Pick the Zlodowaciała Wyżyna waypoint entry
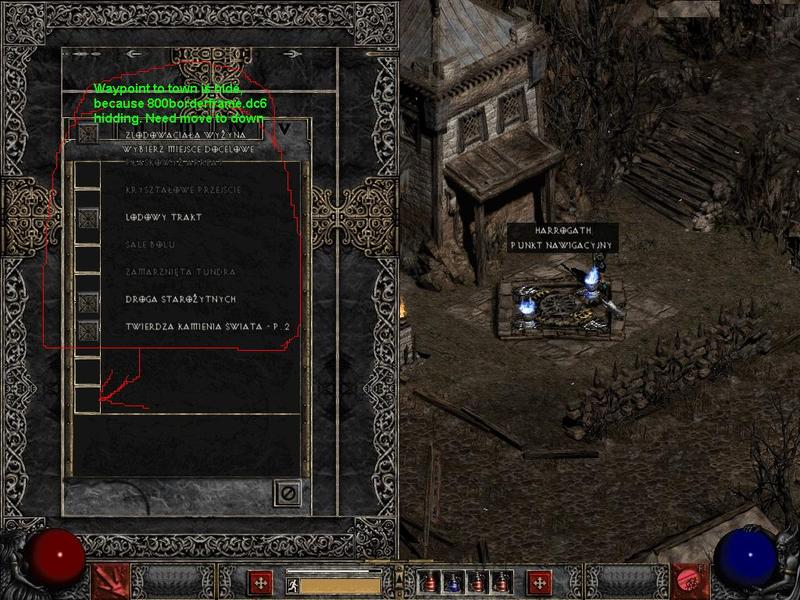 pyautogui.click(x=187, y=132)
